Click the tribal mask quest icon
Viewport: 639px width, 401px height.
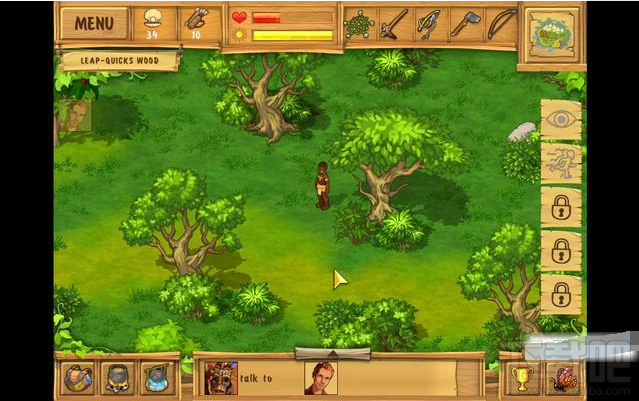tap(219, 377)
